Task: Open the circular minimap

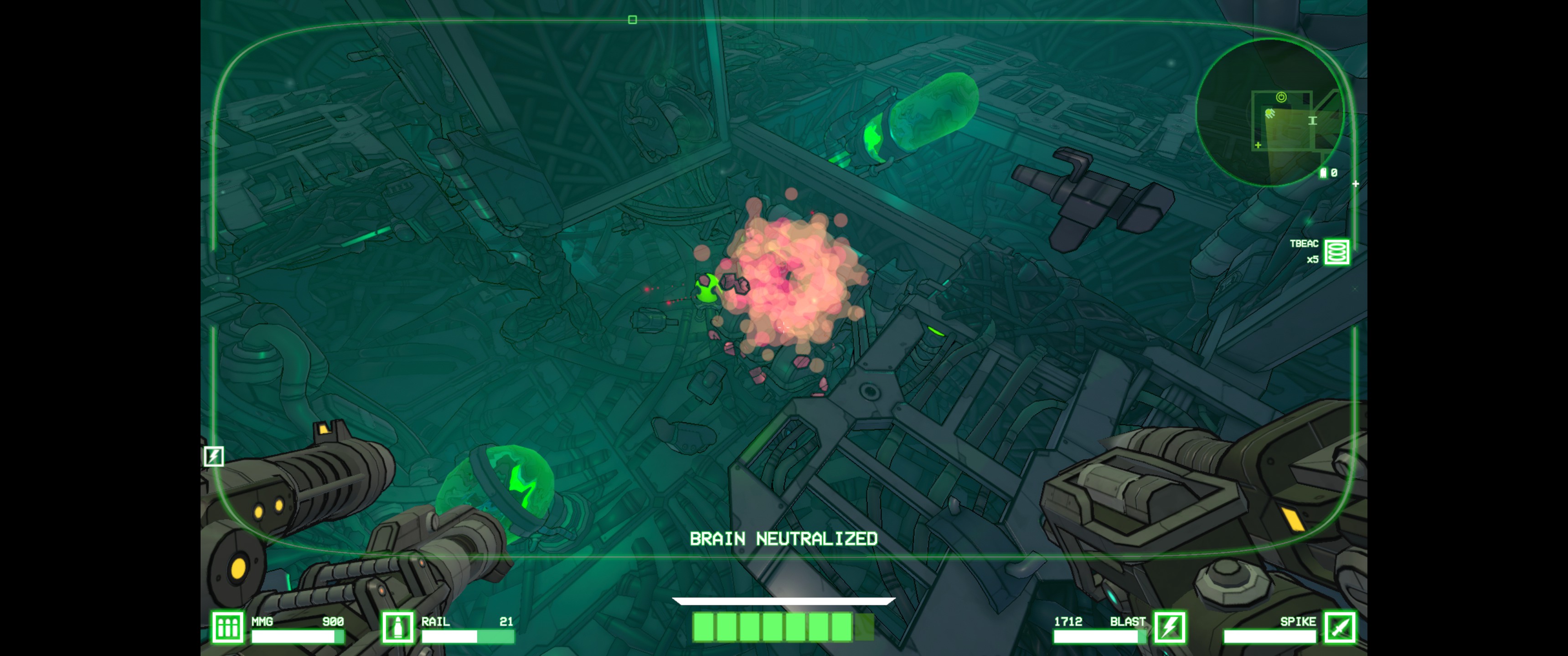Action: [1270, 113]
